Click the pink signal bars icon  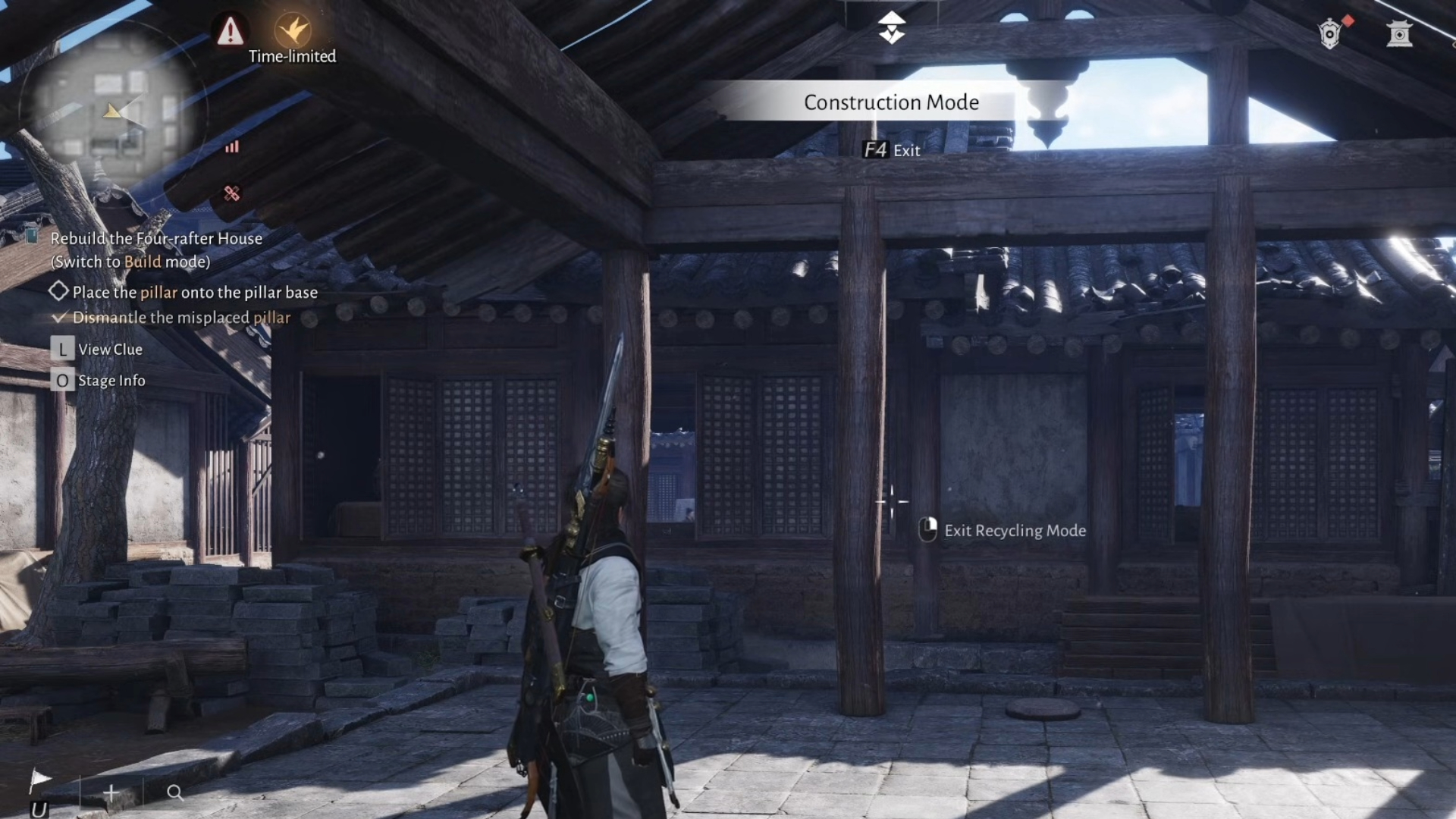pos(232,147)
